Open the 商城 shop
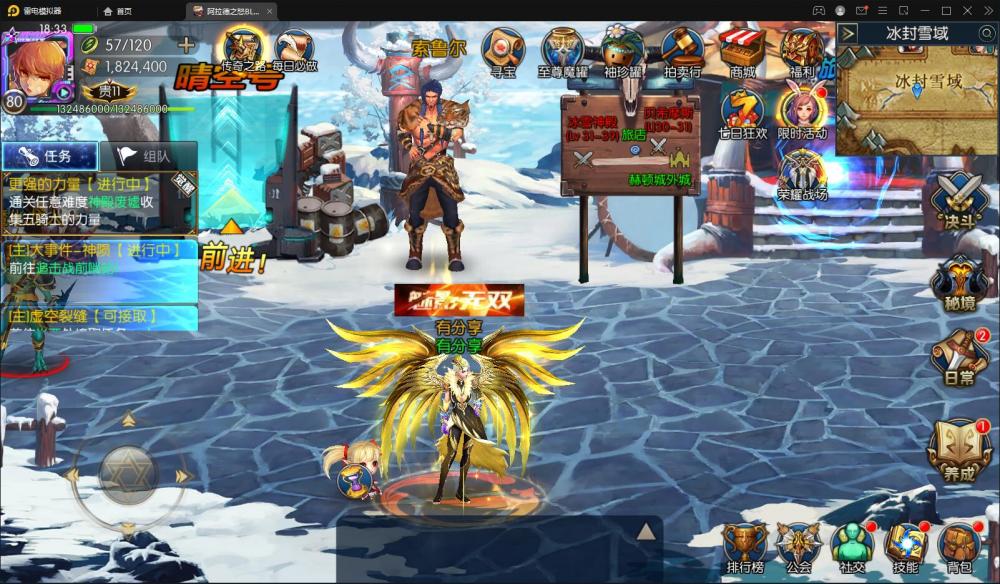Image resolution: width=1000 pixels, height=584 pixels. (x=742, y=50)
